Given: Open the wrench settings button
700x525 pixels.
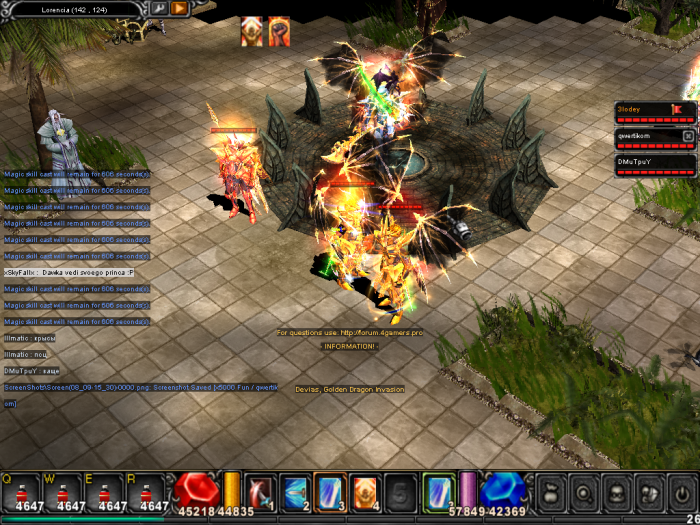Looking at the screenshot, I should [x=158, y=8].
